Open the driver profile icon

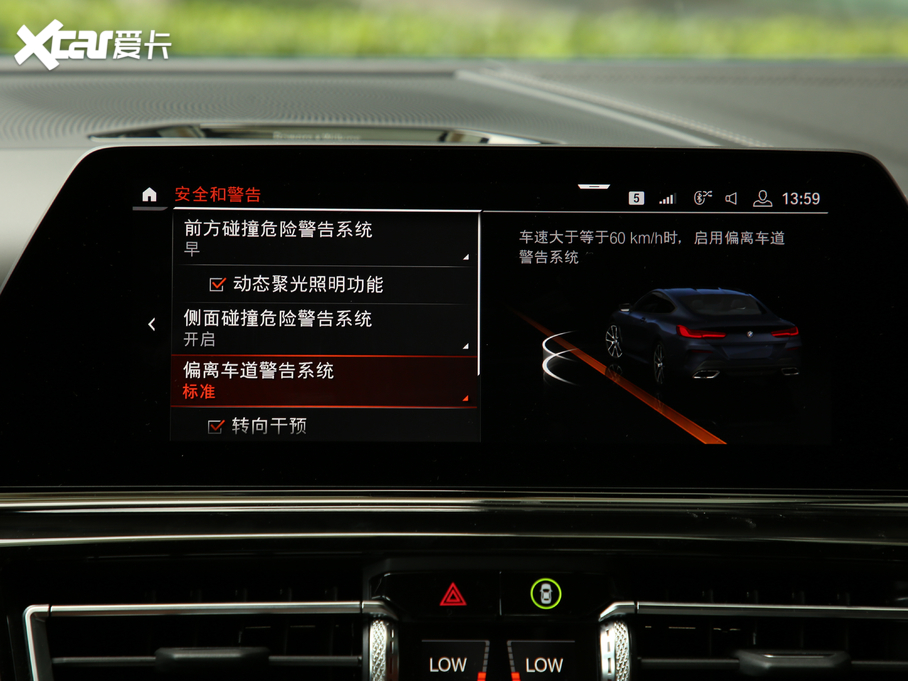(762, 198)
